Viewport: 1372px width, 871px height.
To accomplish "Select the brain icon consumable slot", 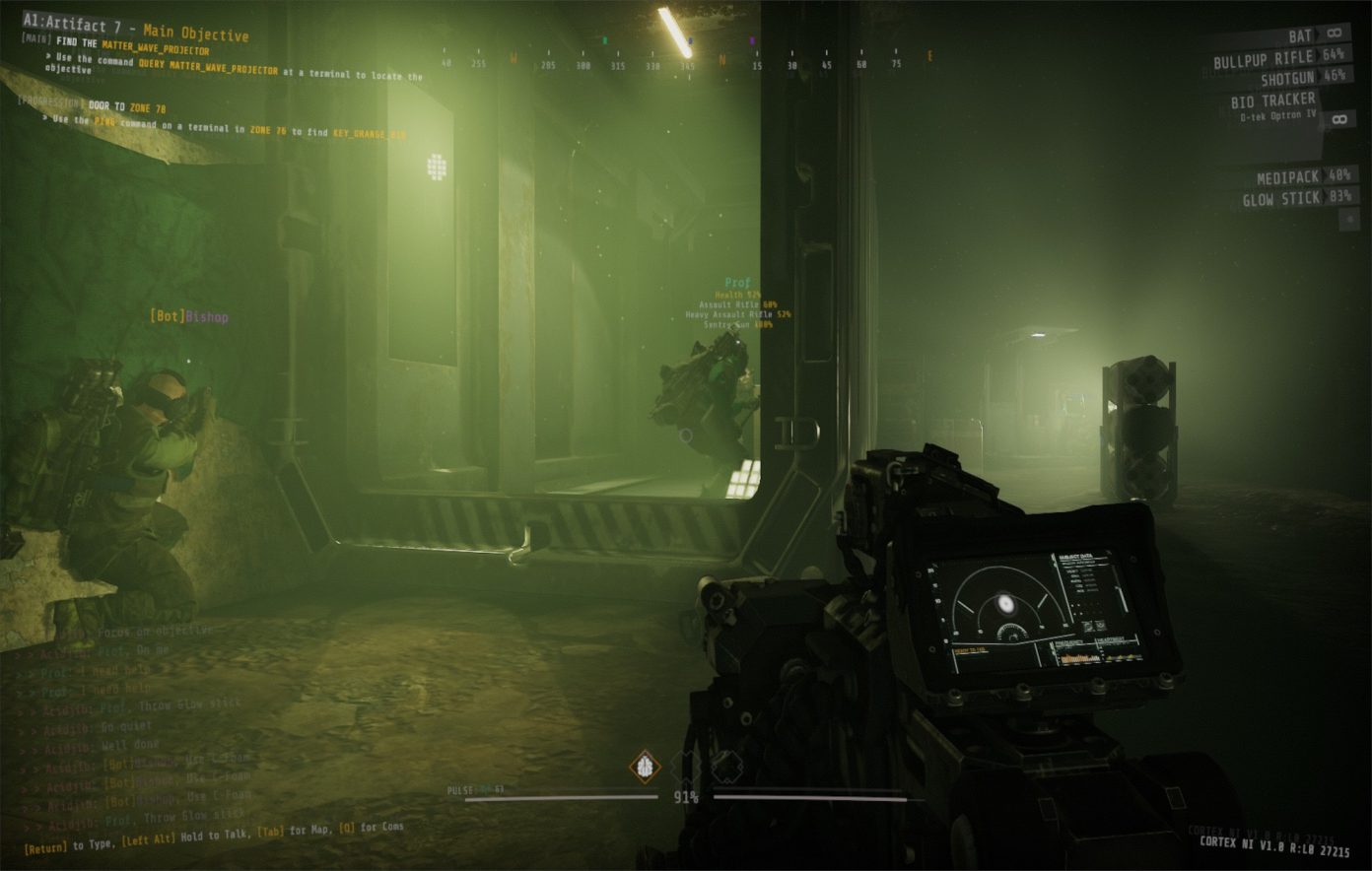I will coord(646,766).
